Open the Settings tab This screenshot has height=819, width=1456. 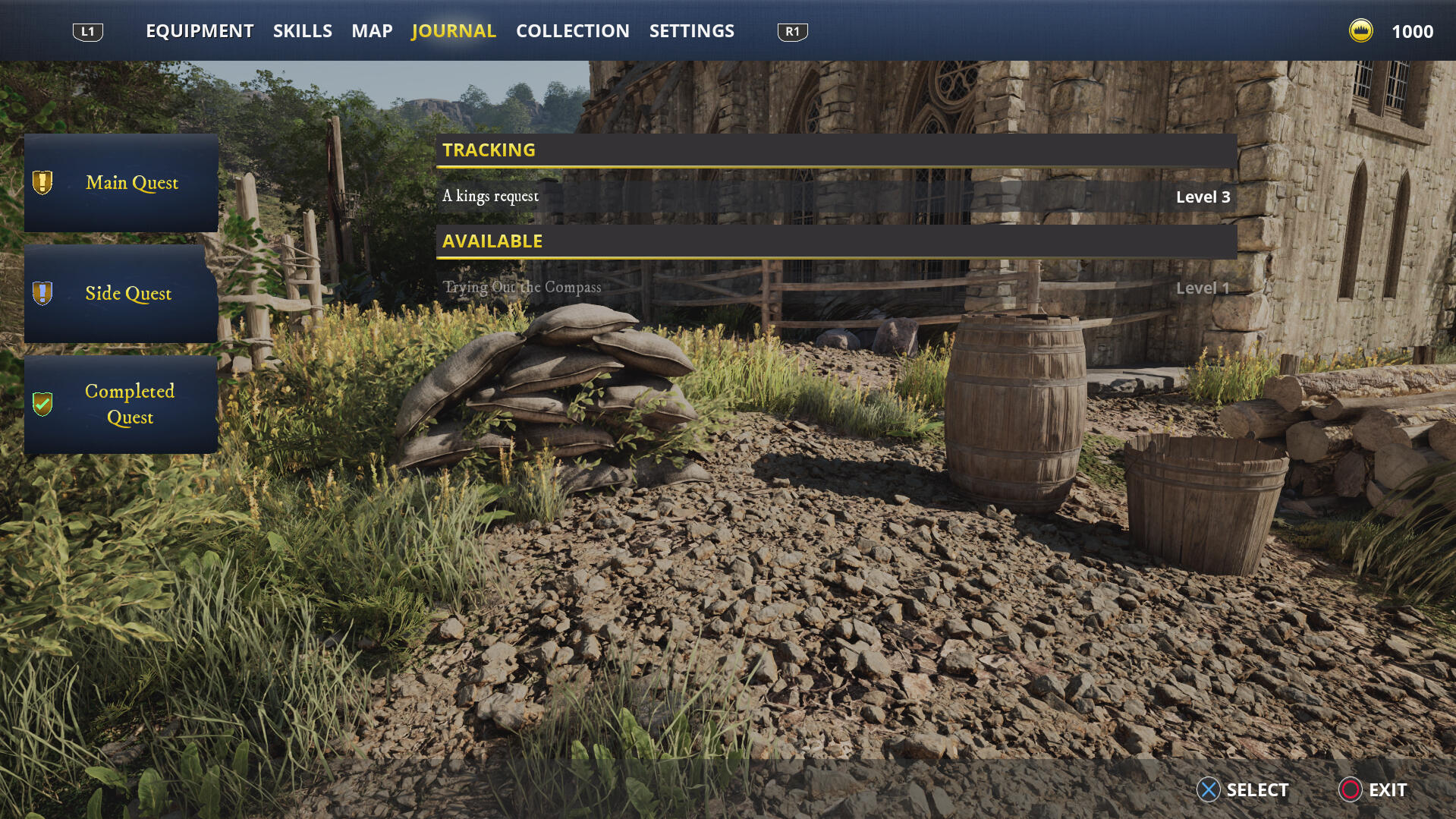click(691, 31)
